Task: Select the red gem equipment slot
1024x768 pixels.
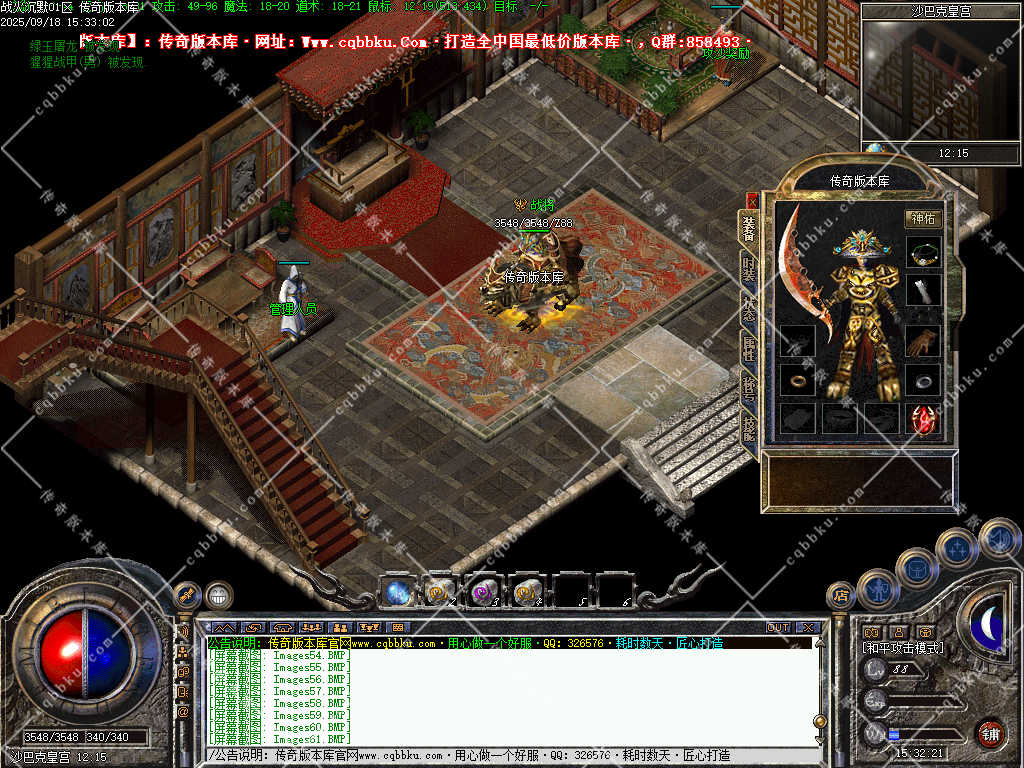Action: (923, 418)
